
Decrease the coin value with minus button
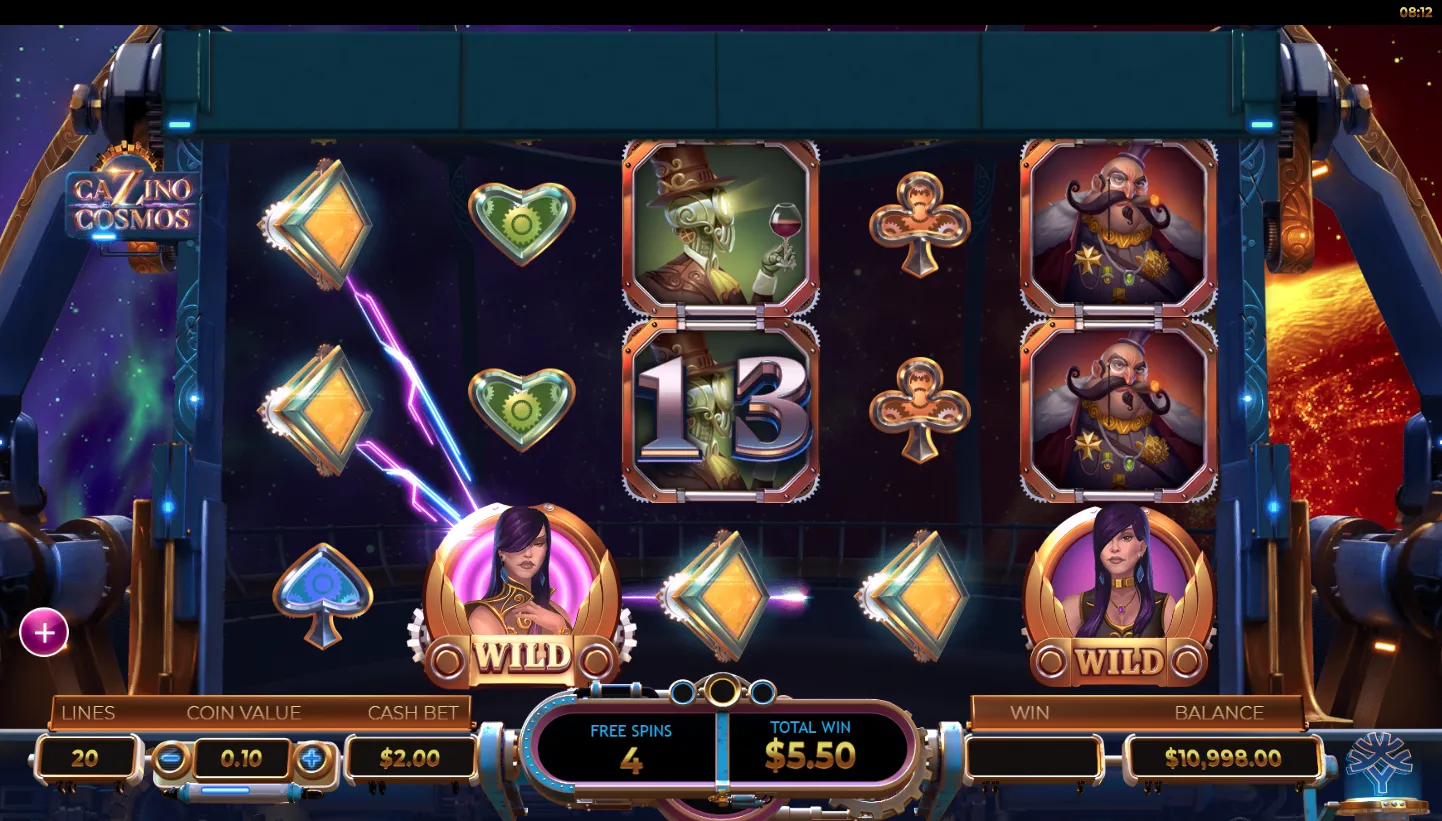[171, 758]
